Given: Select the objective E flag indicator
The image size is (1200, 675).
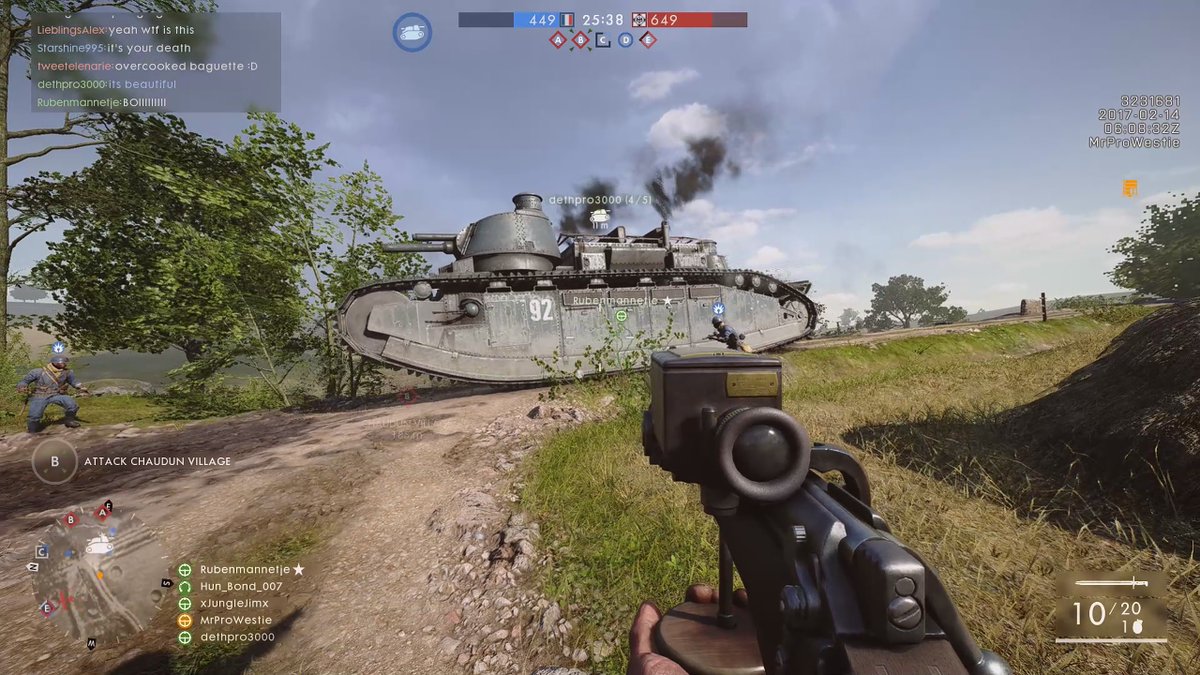Looking at the screenshot, I should pyautogui.click(x=648, y=40).
